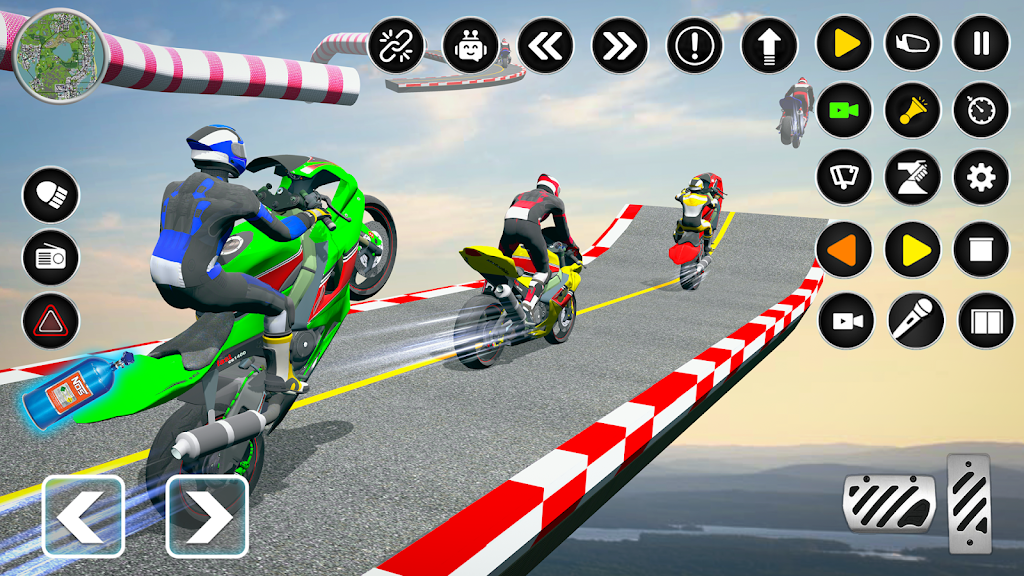This screenshot has width=1024, height=576.
Task: Tap the exclamation mark alert button
Action: (x=695, y=45)
